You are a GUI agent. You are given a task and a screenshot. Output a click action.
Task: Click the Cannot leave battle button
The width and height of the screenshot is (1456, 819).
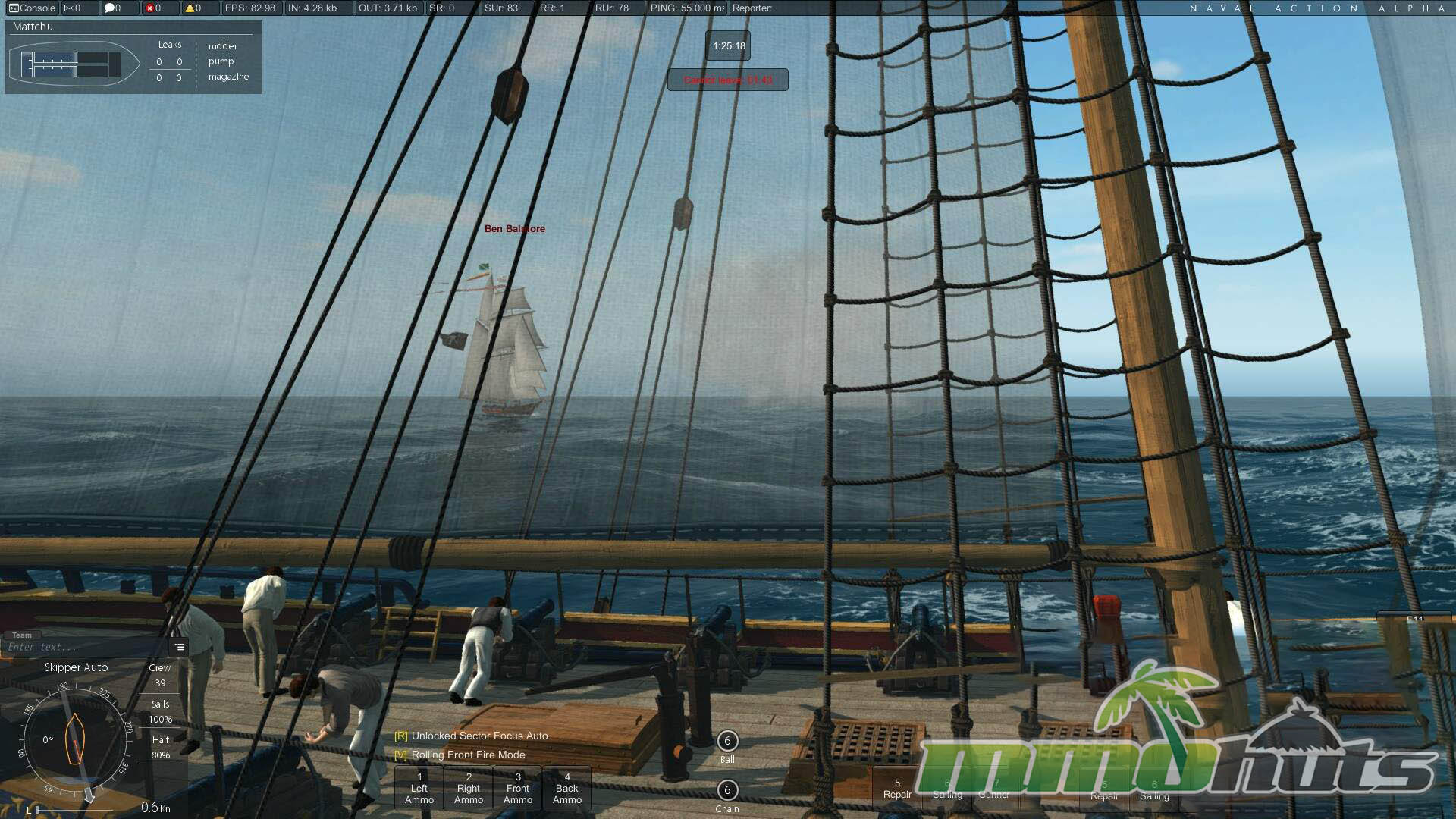pyautogui.click(x=728, y=80)
